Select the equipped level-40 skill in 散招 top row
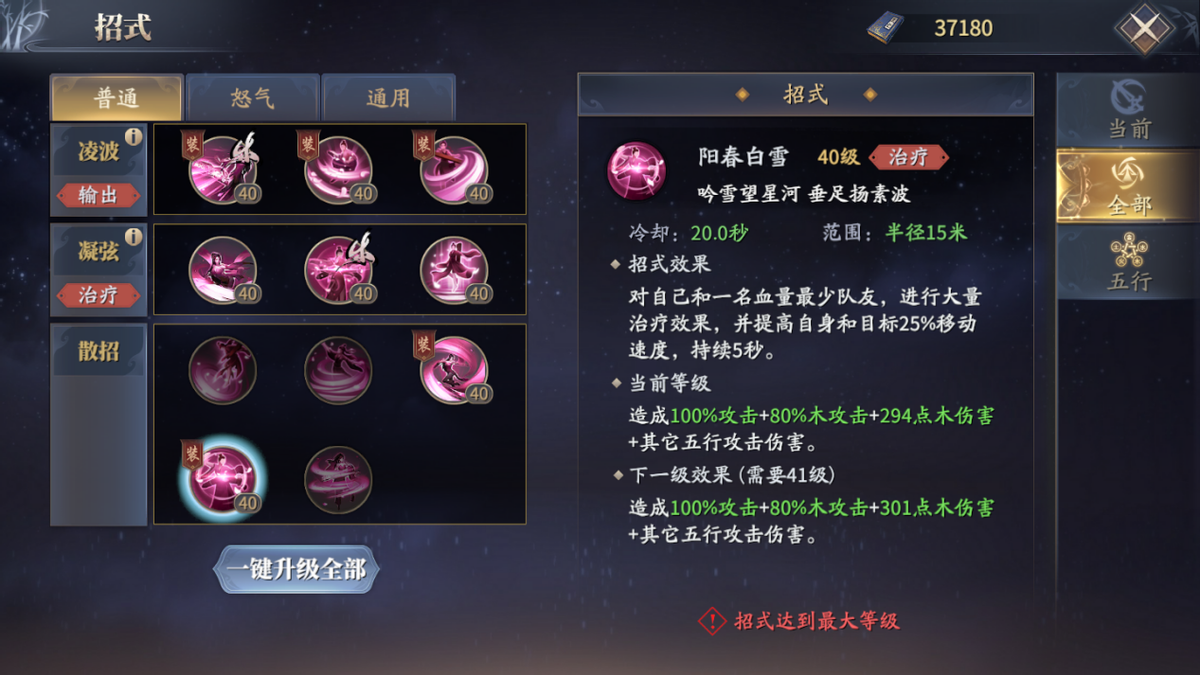 [454, 370]
